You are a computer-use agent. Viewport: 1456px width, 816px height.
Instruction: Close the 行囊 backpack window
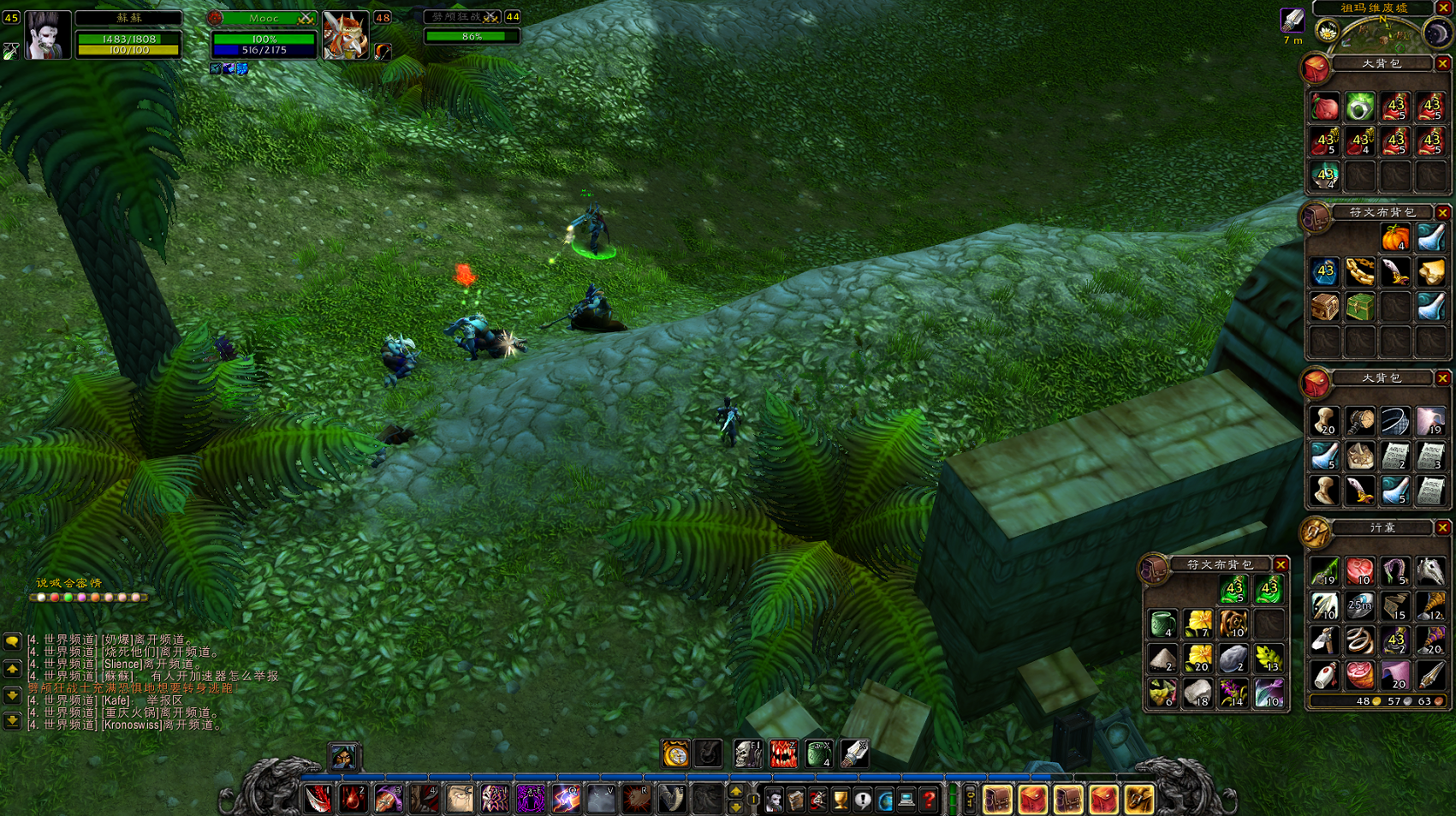click(x=1442, y=527)
